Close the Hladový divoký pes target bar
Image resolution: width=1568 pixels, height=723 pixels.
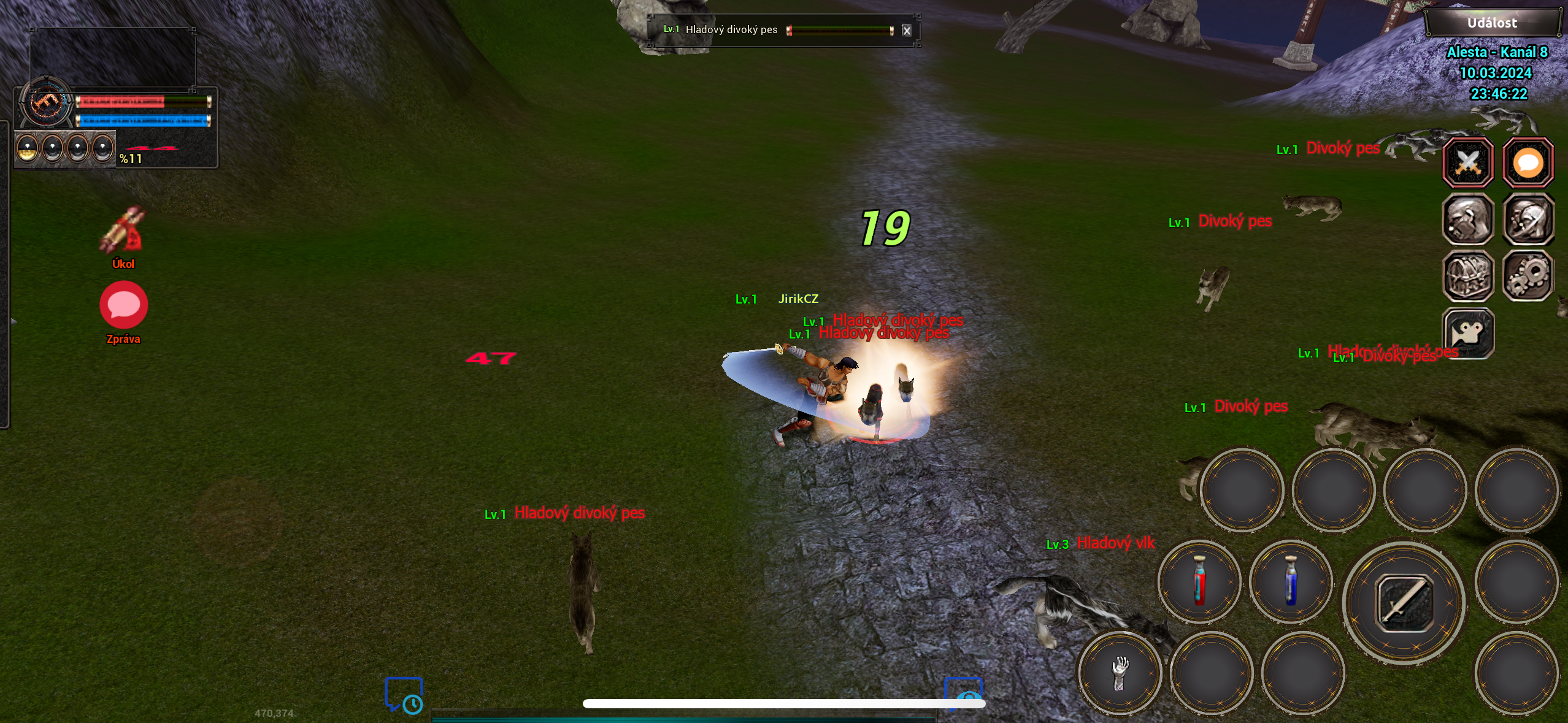click(907, 30)
